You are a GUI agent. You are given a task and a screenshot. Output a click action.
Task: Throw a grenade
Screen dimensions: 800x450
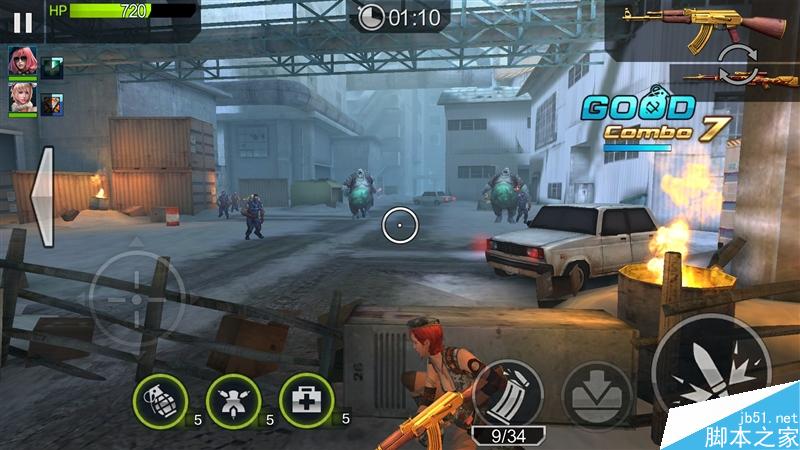tap(160, 402)
